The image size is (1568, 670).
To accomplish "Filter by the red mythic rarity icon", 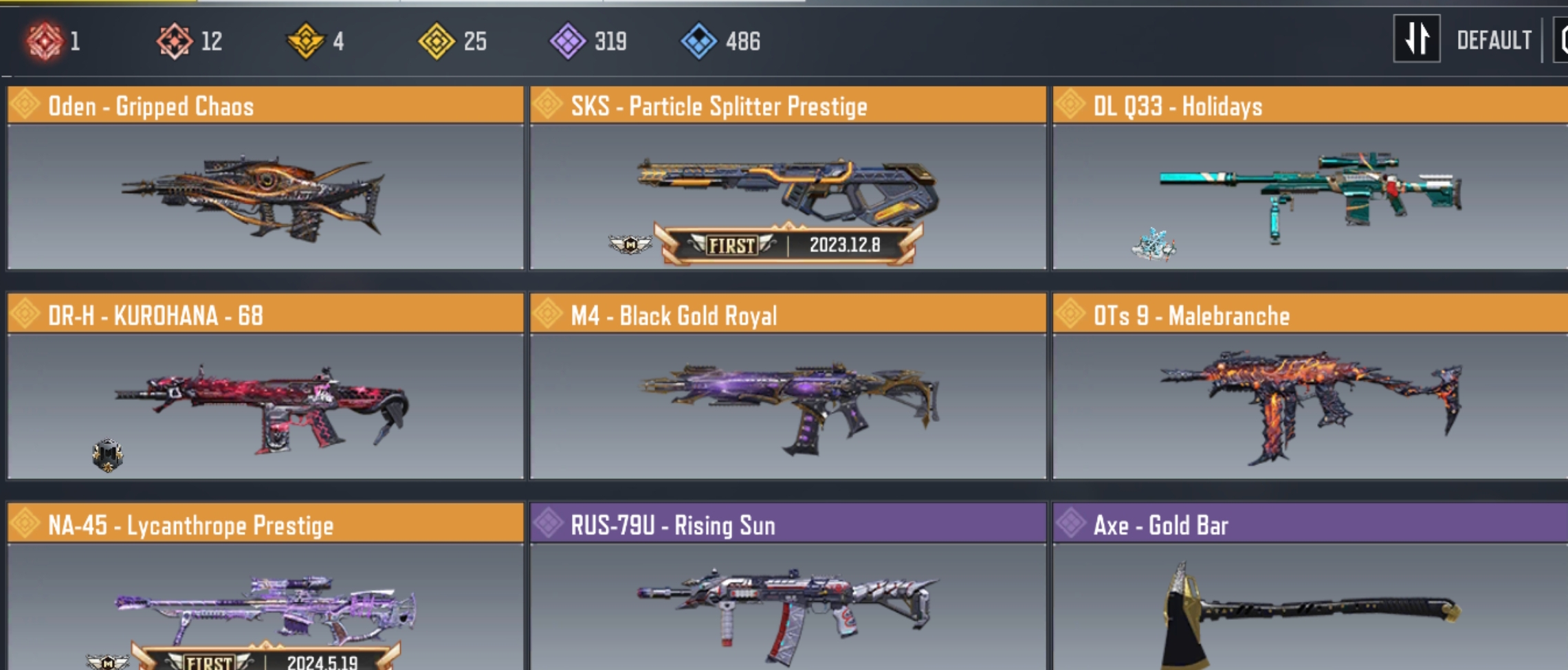I will pos(45,41).
